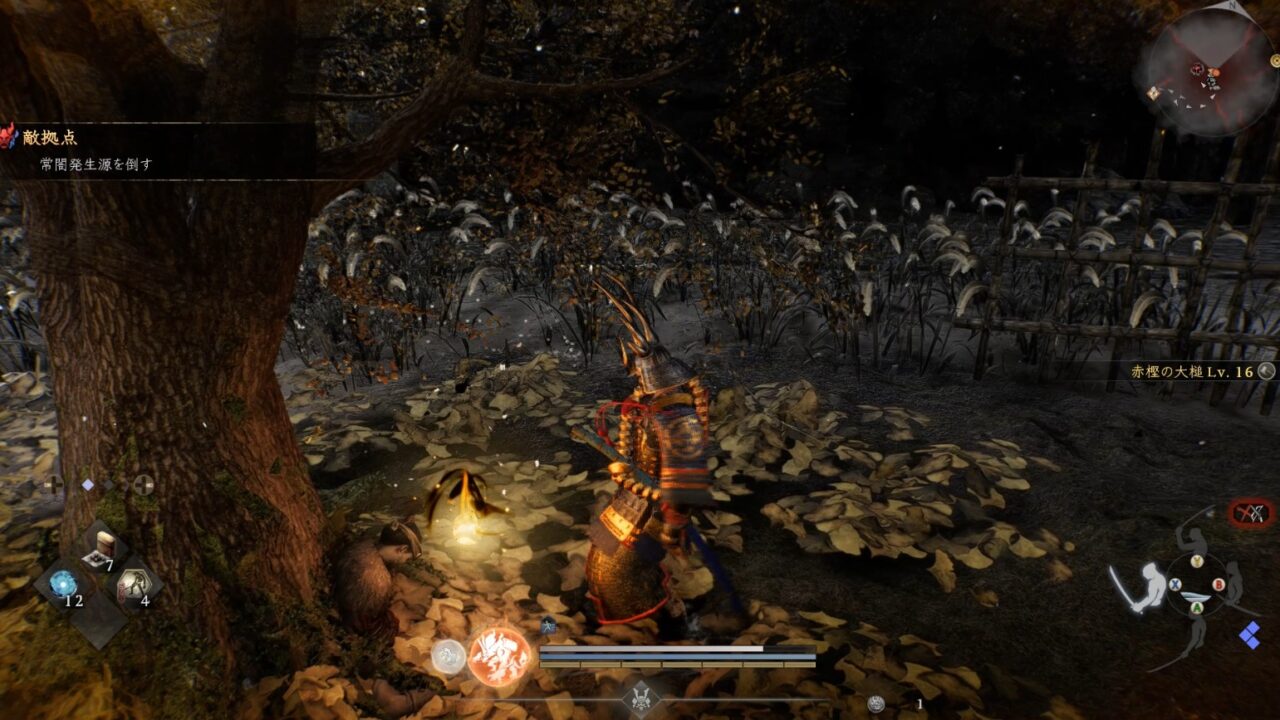Use the hexagonal figure item with 4
The height and width of the screenshot is (720, 1280).
[132, 584]
